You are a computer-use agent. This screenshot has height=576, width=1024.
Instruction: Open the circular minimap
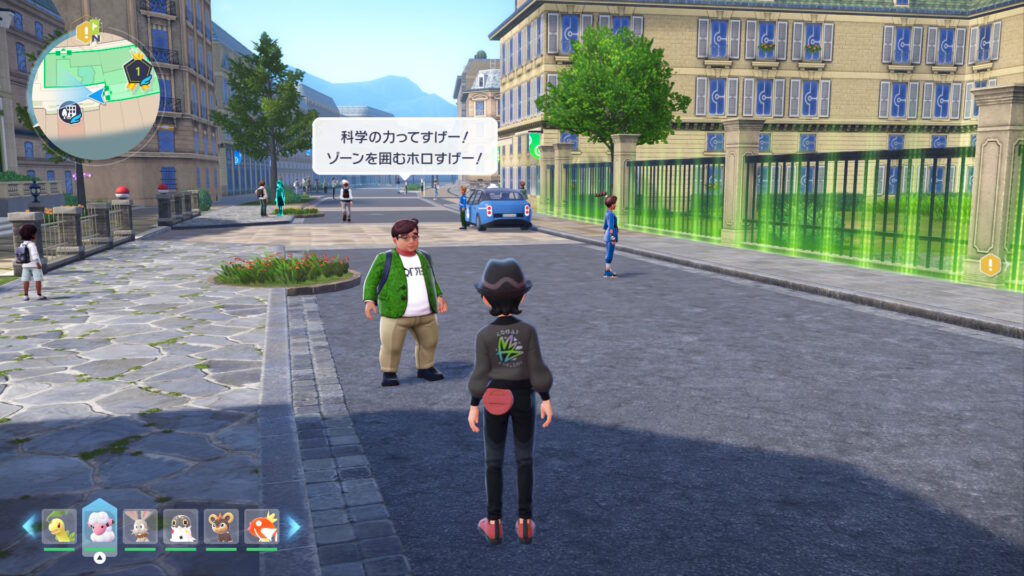[x=94, y=93]
